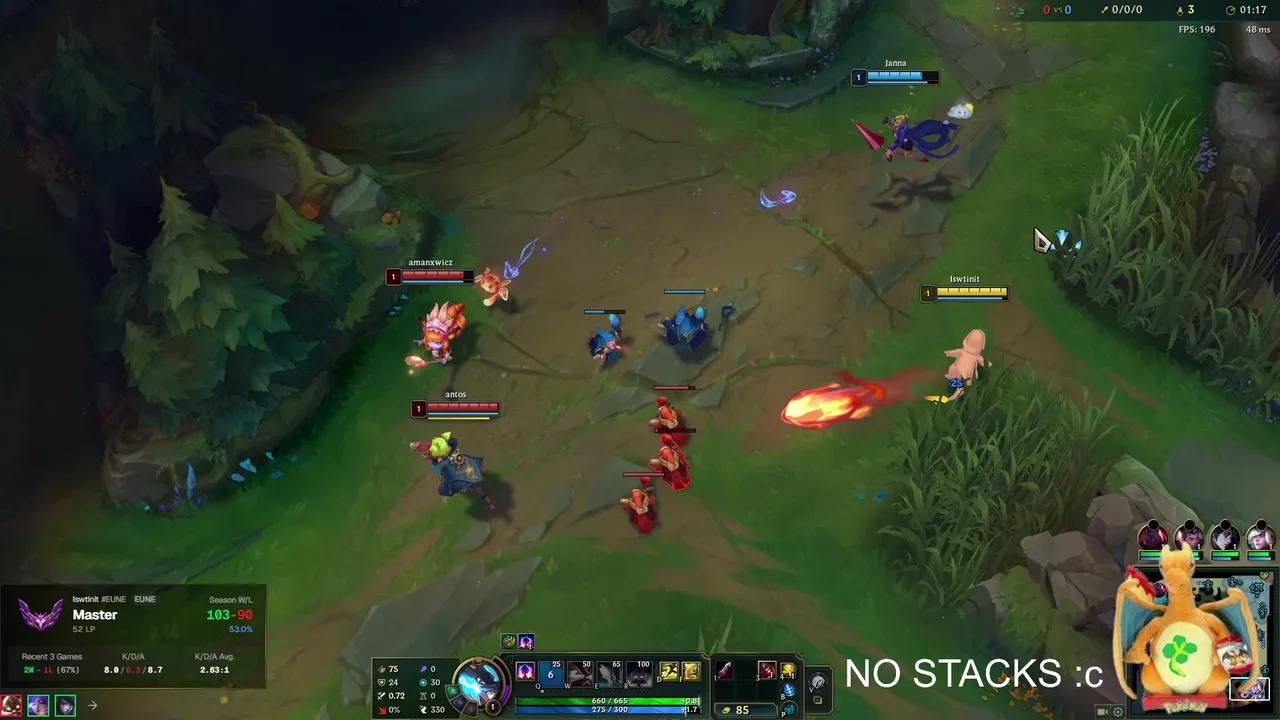Click the item in the first inventory slot
The width and height of the screenshot is (1280, 720).
(x=725, y=670)
